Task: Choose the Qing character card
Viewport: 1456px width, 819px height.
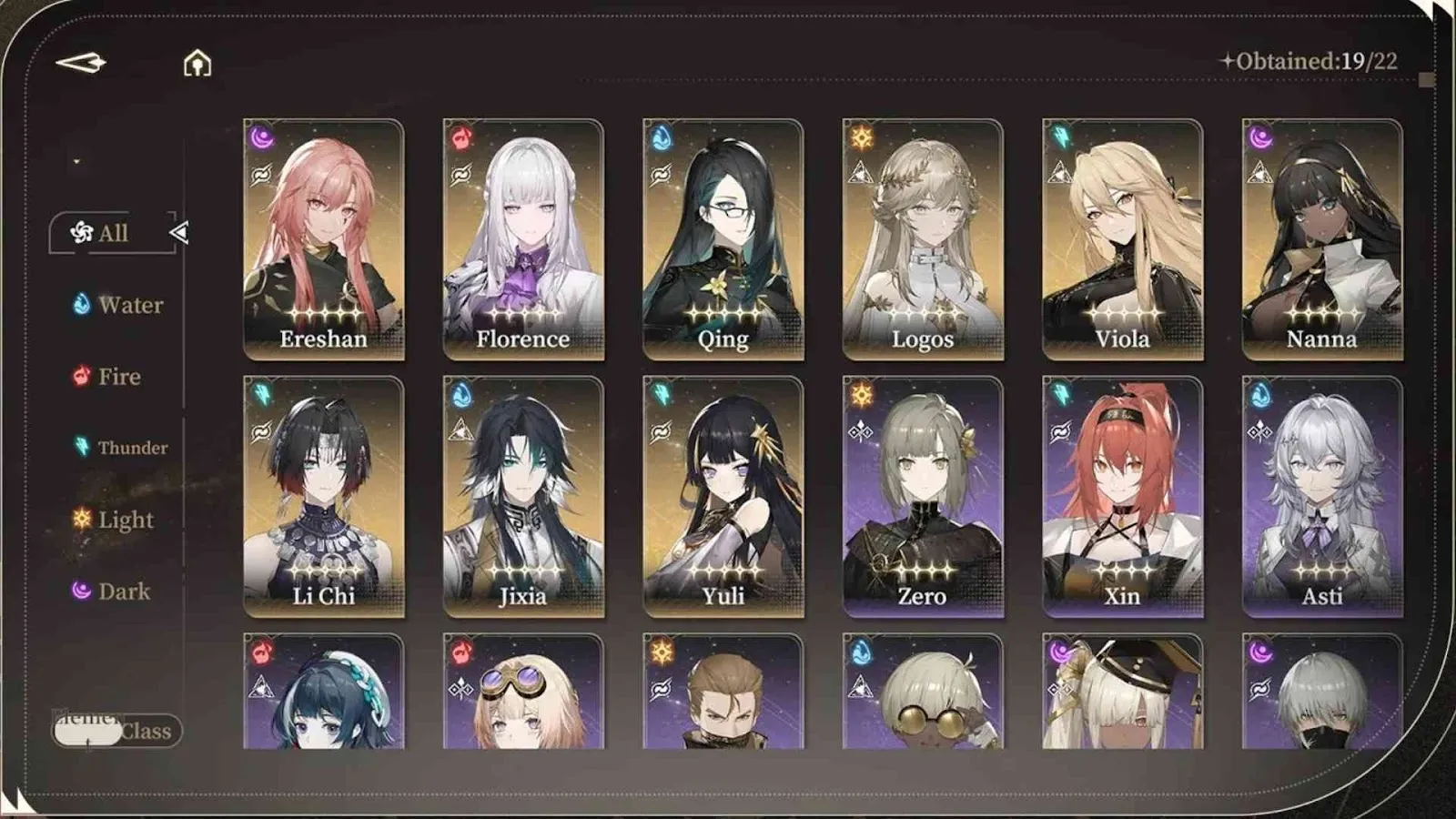Action: [x=723, y=238]
